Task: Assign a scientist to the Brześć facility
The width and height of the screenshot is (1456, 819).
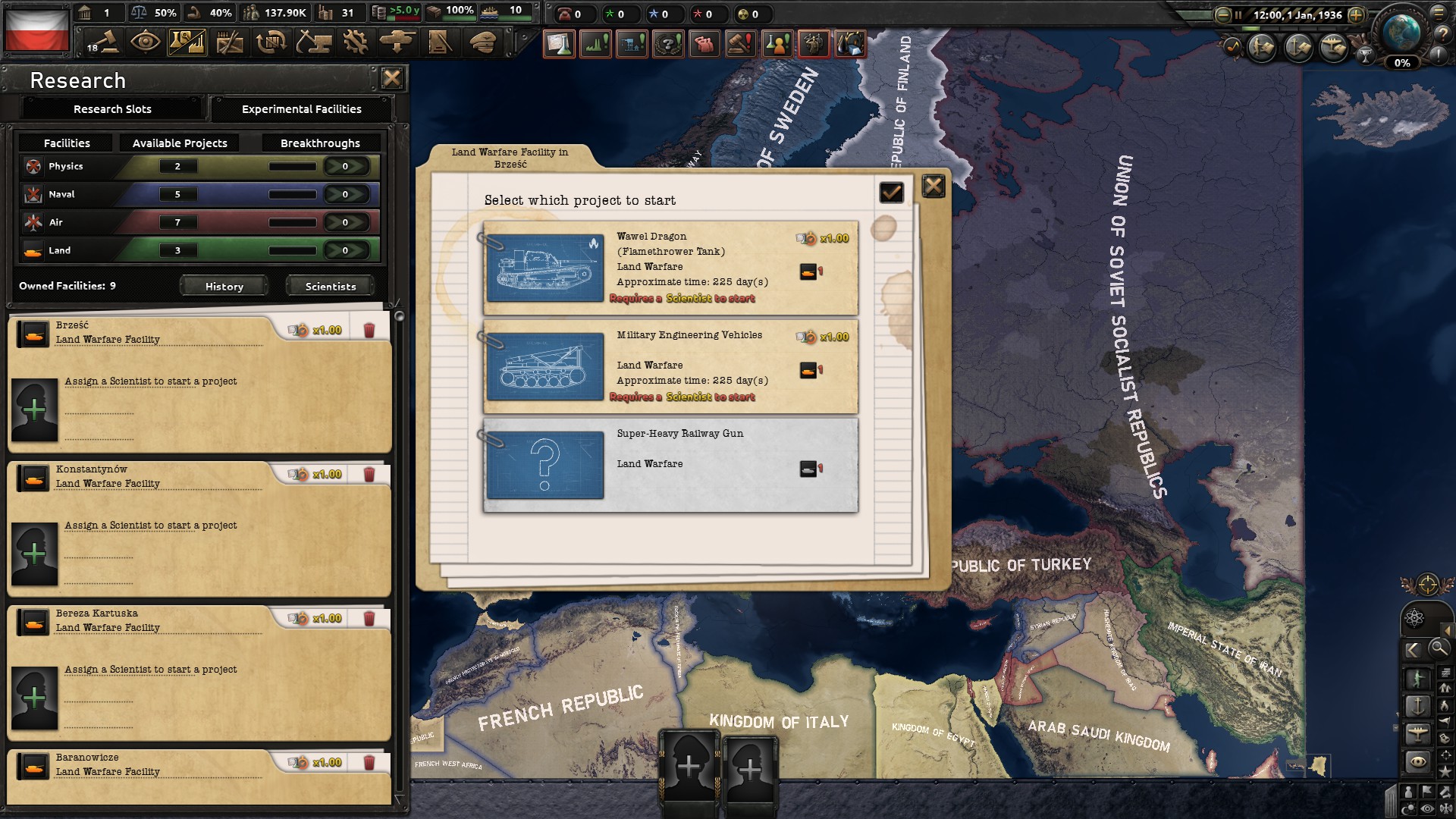Action: [34, 410]
